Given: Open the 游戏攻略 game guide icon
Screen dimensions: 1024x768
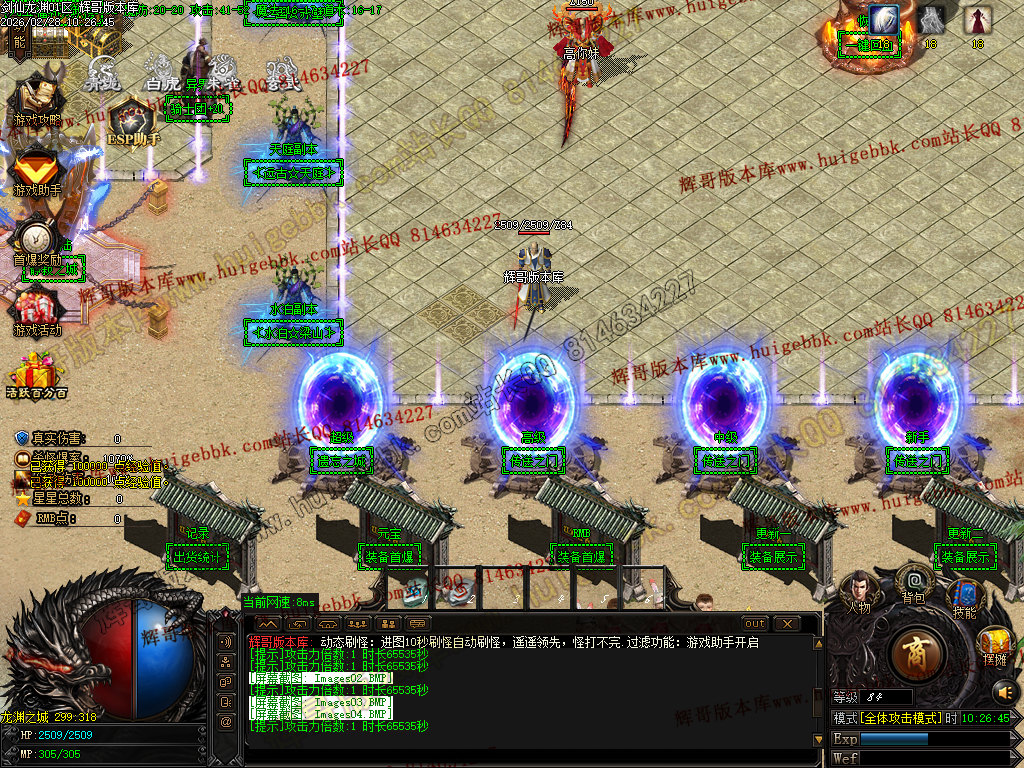Looking at the screenshot, I should click(x=38, y=98).
